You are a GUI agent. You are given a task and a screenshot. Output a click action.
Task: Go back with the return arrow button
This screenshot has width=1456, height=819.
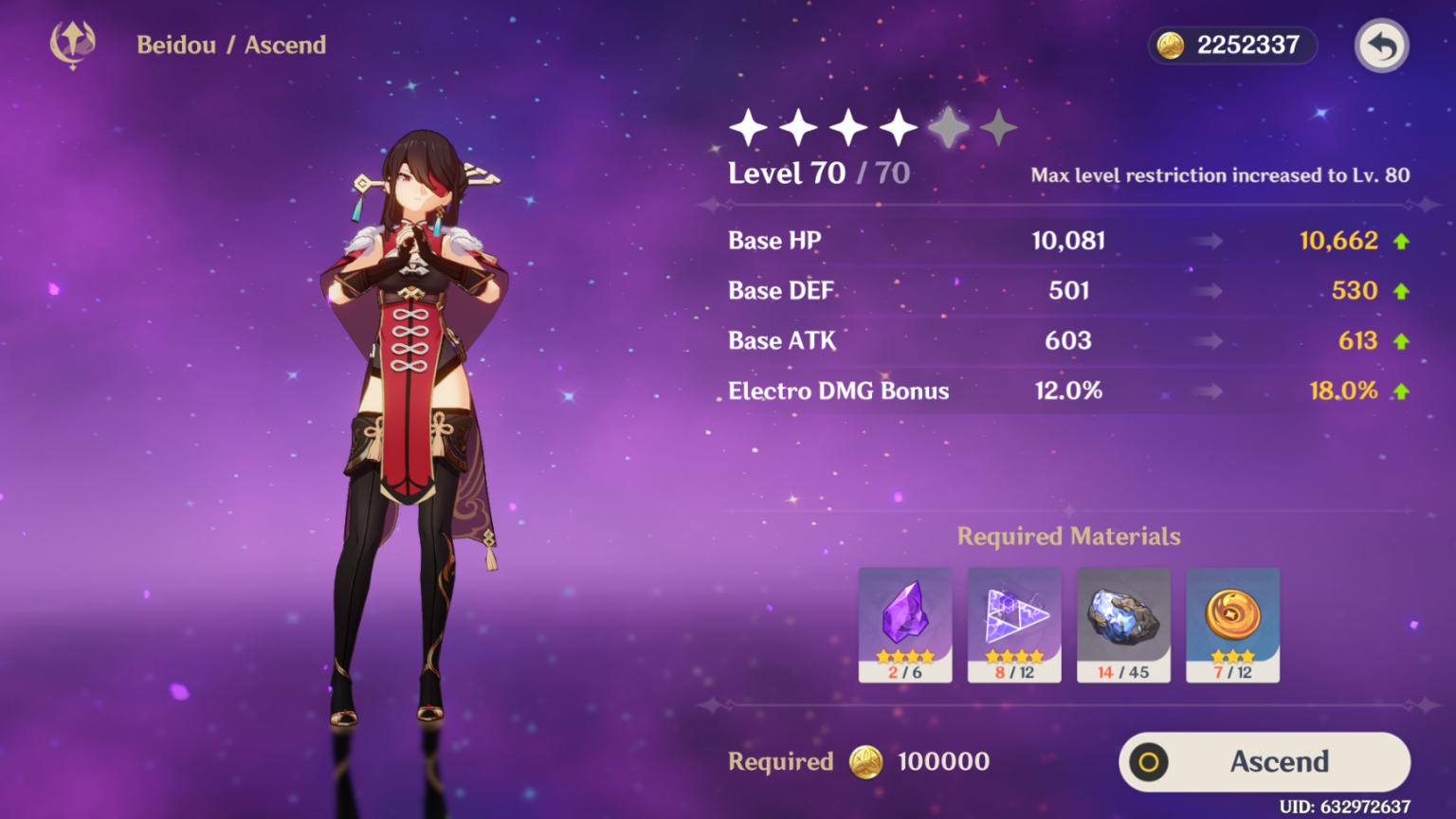(1381, 45)
